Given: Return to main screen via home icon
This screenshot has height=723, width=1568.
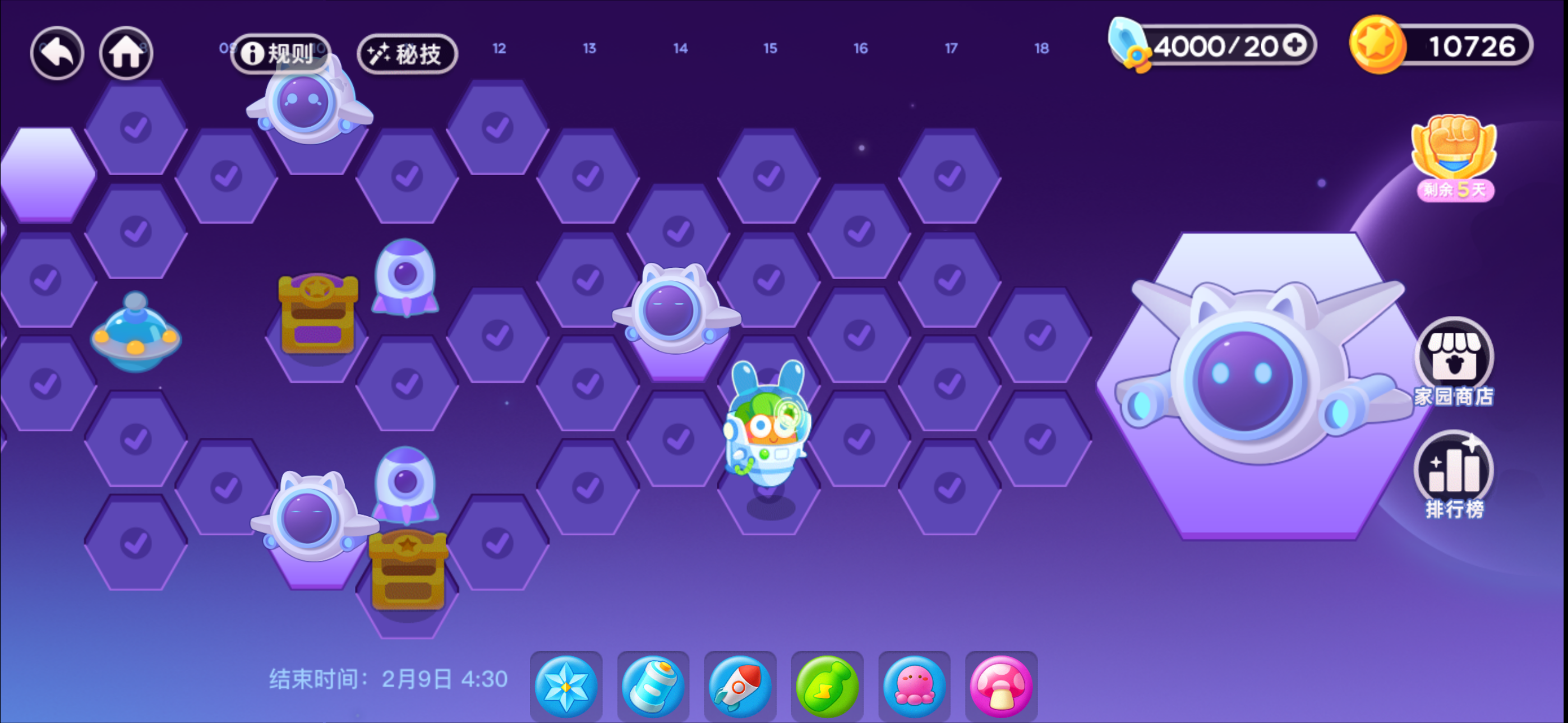Looking at the screenshot, I should (126, 53).
